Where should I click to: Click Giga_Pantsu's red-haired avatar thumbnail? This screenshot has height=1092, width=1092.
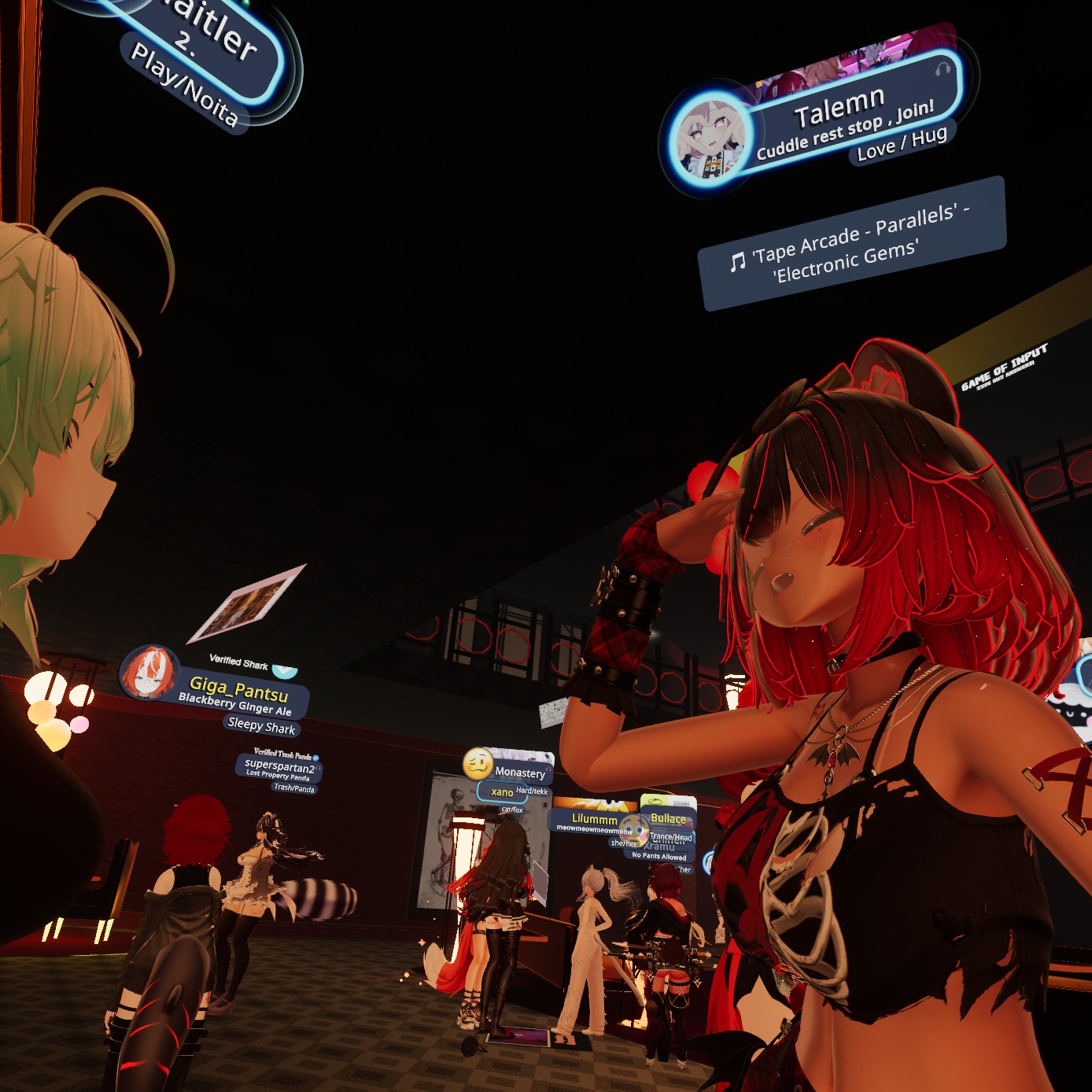point(147,674)
